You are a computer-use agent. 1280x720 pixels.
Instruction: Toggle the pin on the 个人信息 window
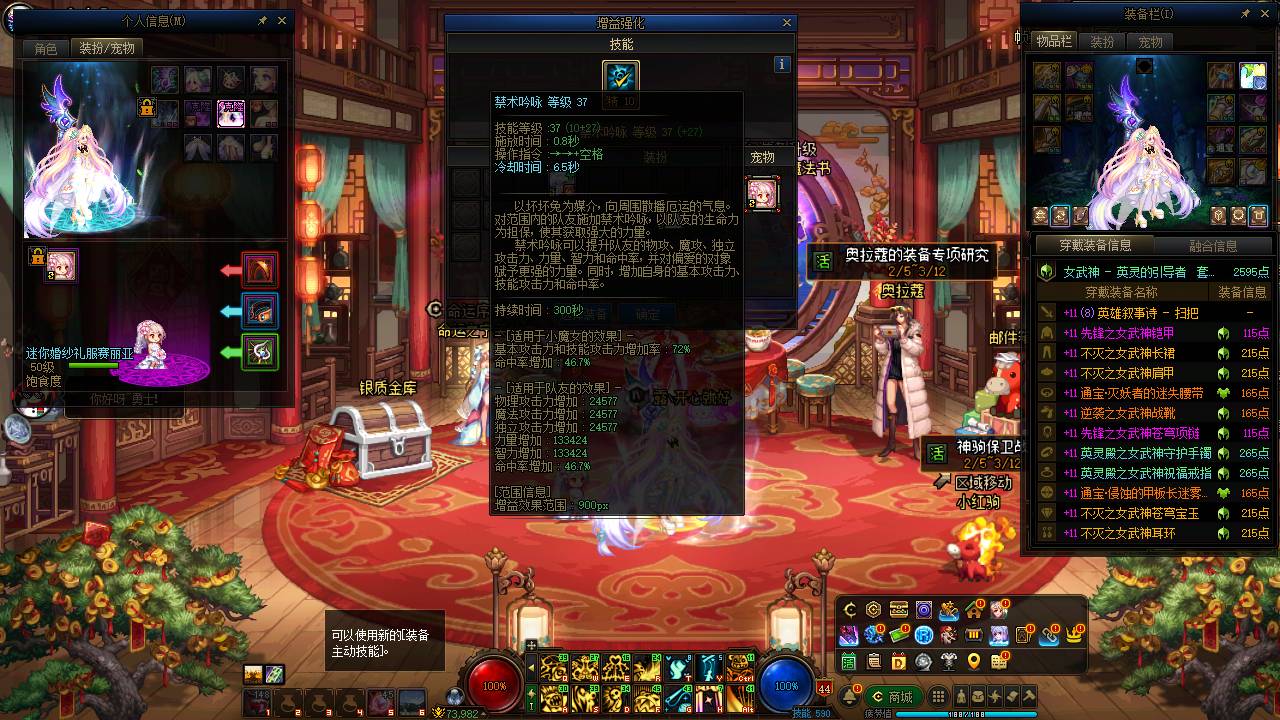pyautogui.click(x=262, y=20)
